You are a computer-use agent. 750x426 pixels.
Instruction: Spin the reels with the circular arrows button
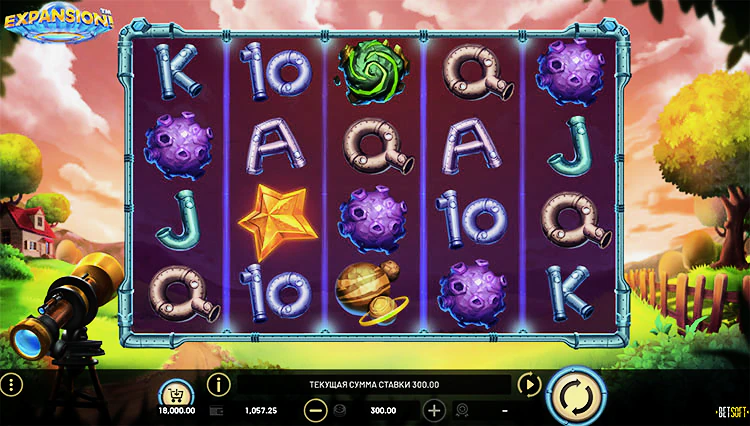(576, 395)
